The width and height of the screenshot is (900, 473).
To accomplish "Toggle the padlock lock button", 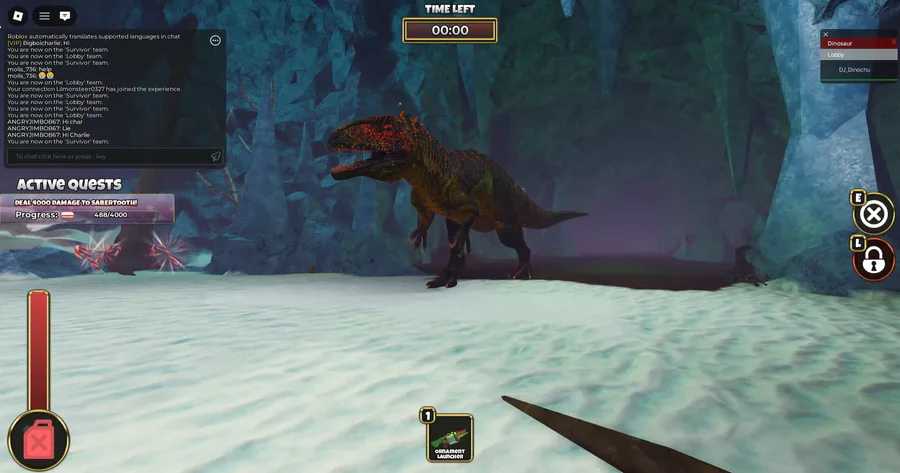I will (x=874, y=260).
